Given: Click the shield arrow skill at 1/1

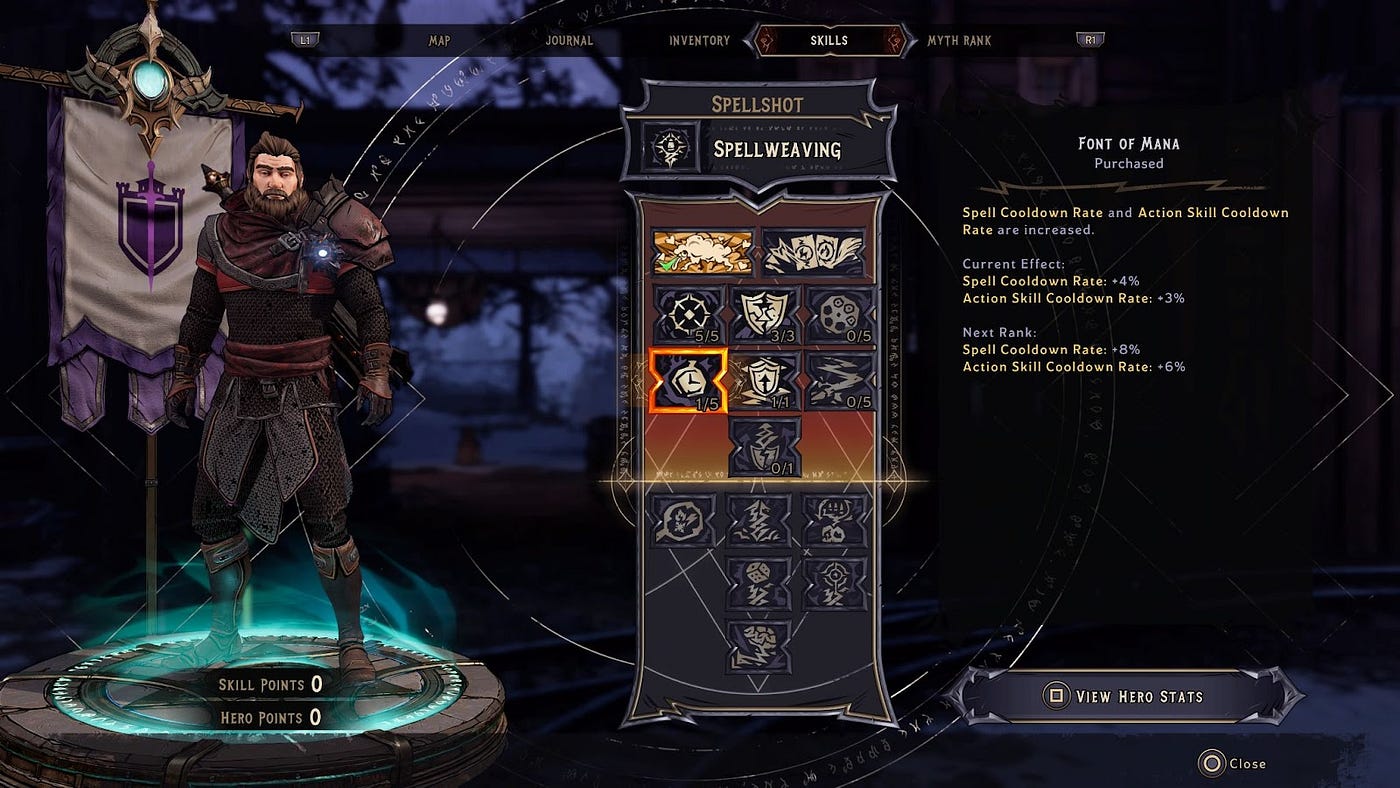Looking at the screenshot, I should pyautogui.click(x=764, y=380).
